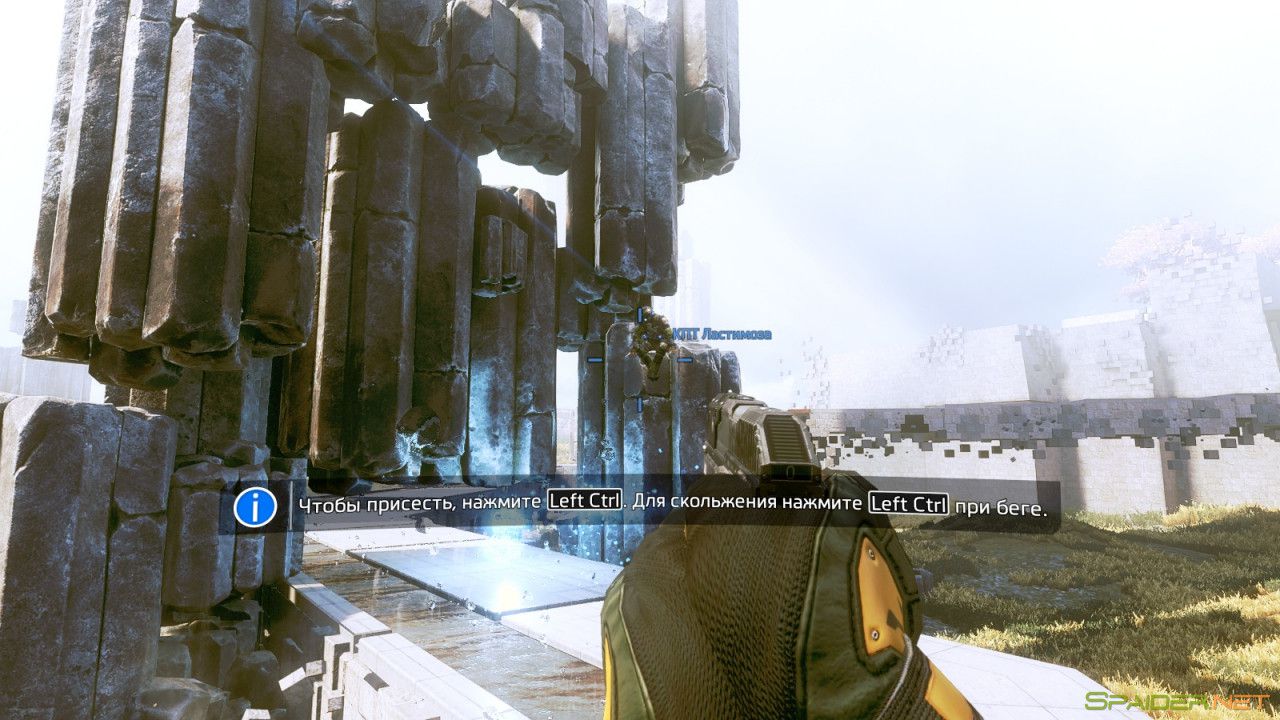Click the right targeting reticle bracket
Screen dimensions: 1280x720
684,360
